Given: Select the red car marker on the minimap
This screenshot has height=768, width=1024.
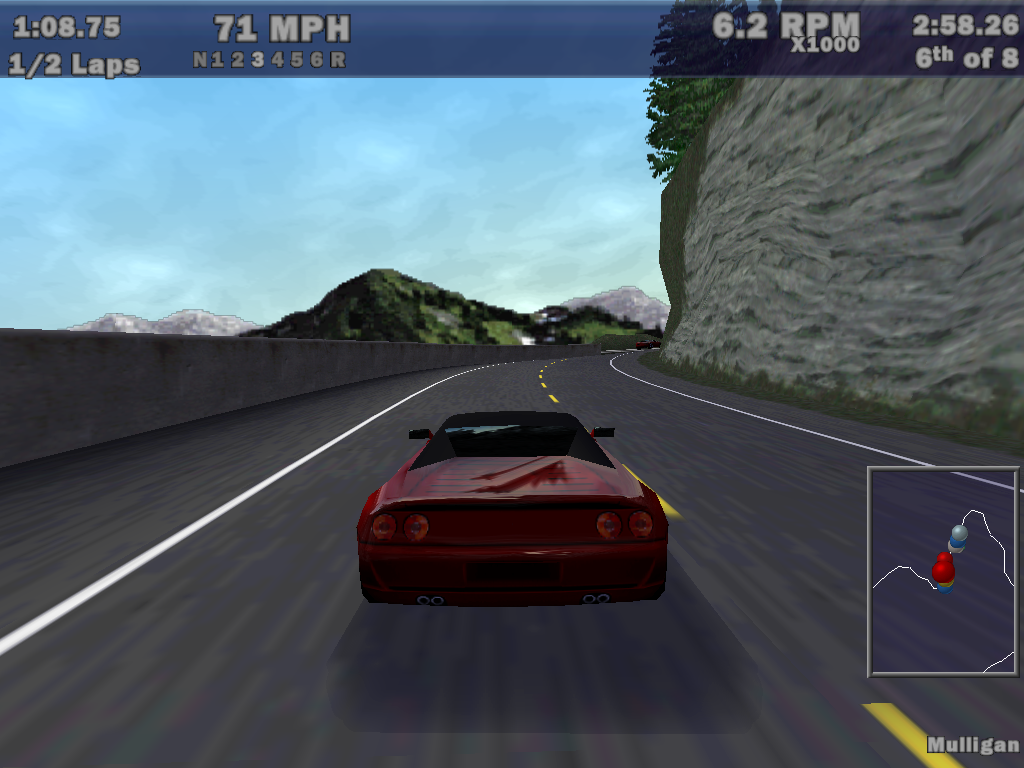Looking at the screenshot, I should point(943,569).
